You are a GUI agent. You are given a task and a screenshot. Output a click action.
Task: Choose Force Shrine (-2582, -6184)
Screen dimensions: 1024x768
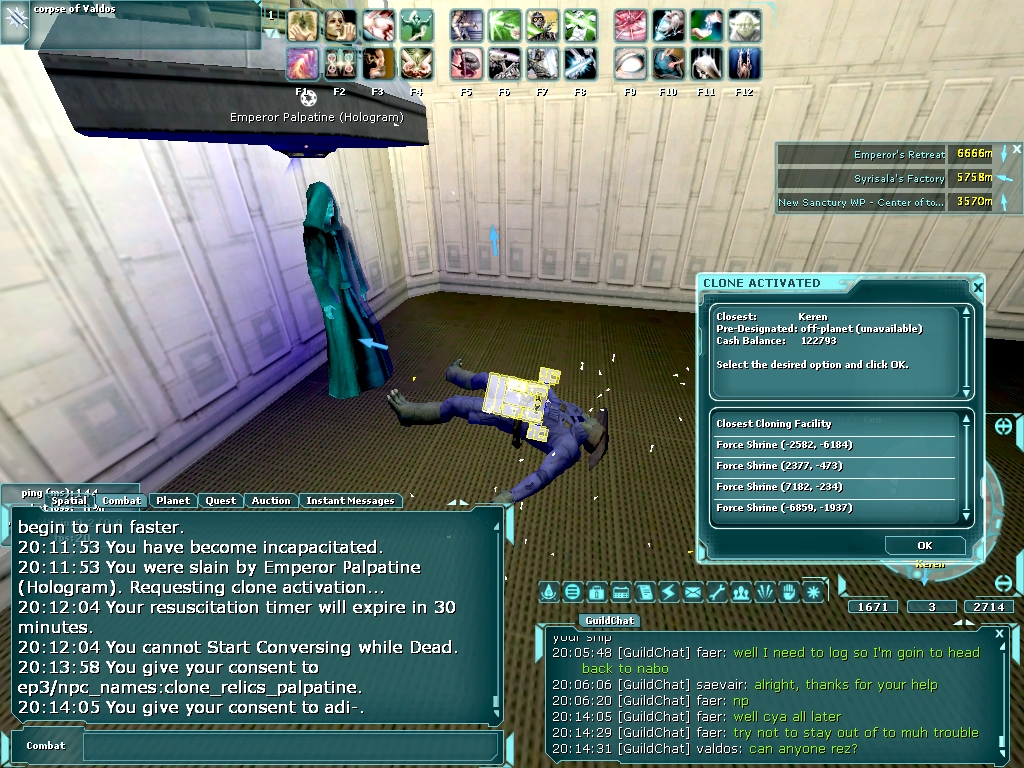click(x=784, y=445)
